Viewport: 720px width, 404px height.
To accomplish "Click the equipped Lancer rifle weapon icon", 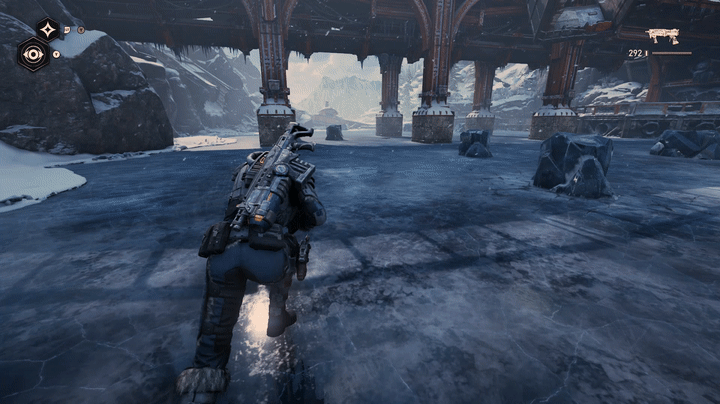I will [x=663, y=36].
